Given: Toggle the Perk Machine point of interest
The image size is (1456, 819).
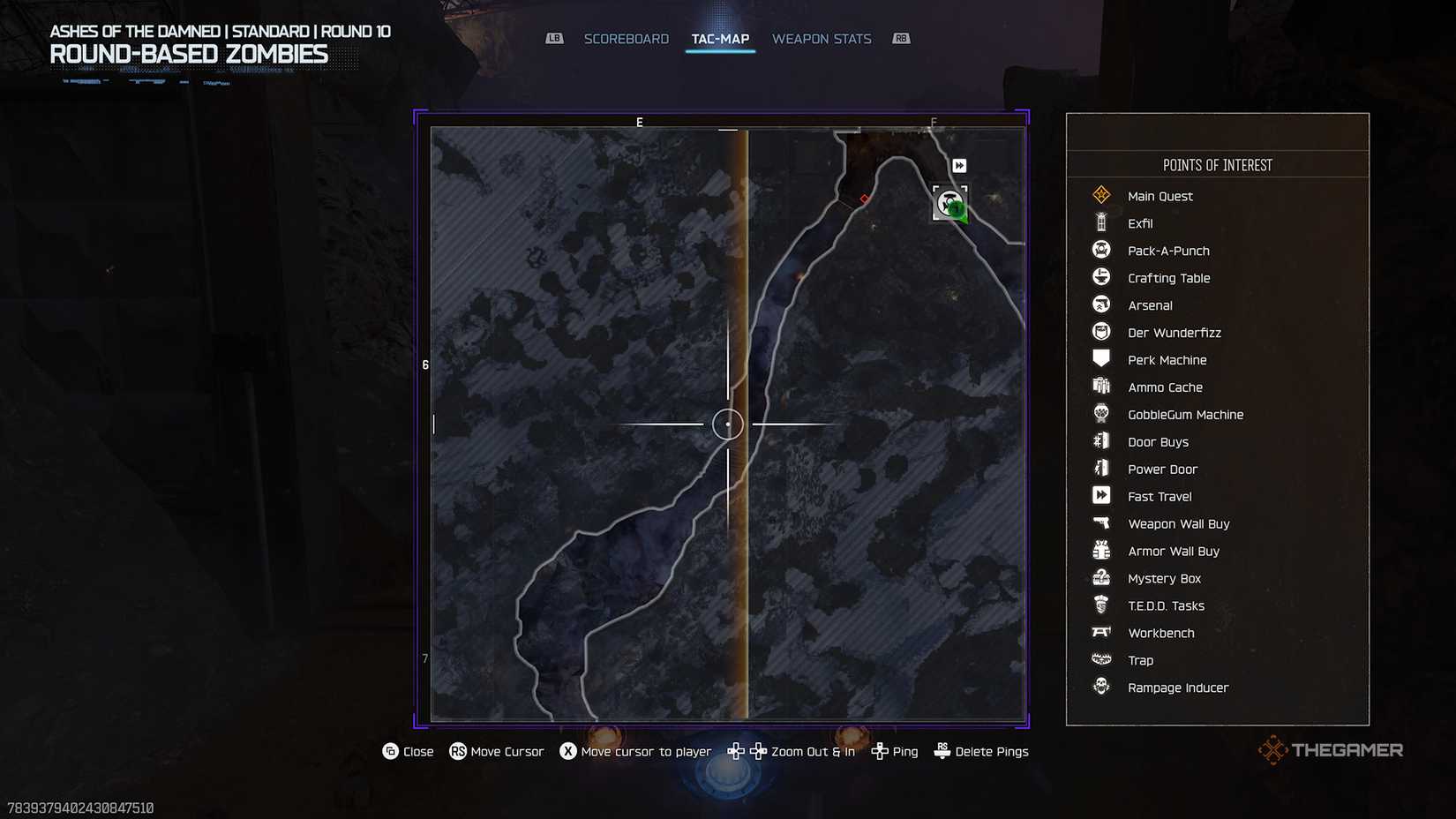Looking at the screenshot, I should (x=1100, y=359).
